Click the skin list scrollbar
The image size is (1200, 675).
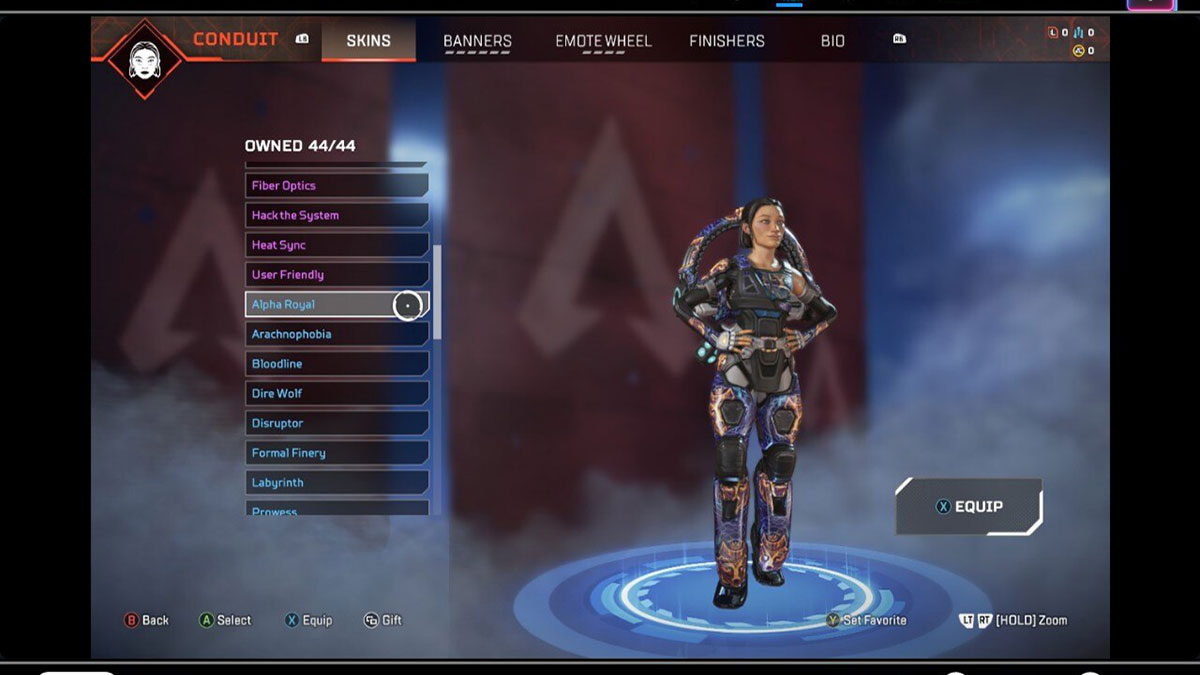tap(437, 290)
